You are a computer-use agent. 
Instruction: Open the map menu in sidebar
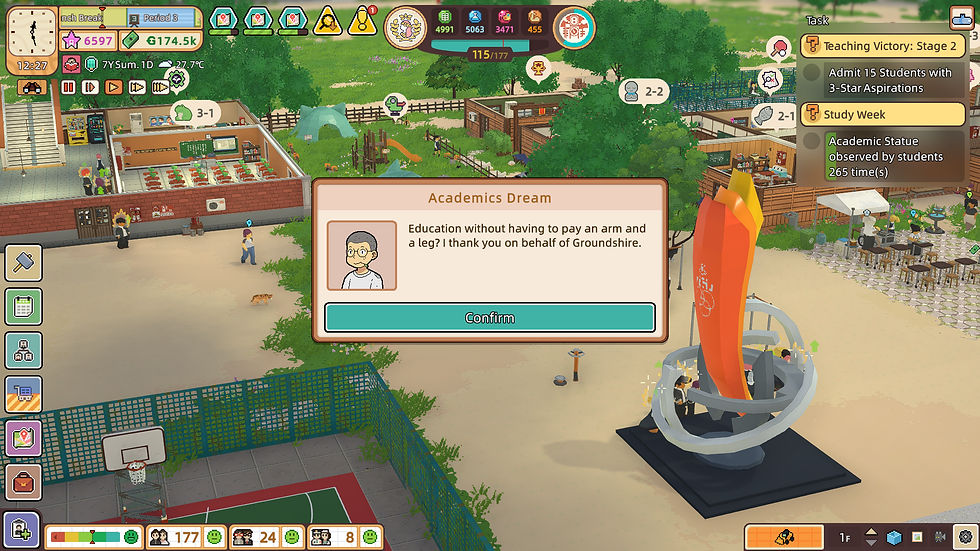[x=23, y=438]
